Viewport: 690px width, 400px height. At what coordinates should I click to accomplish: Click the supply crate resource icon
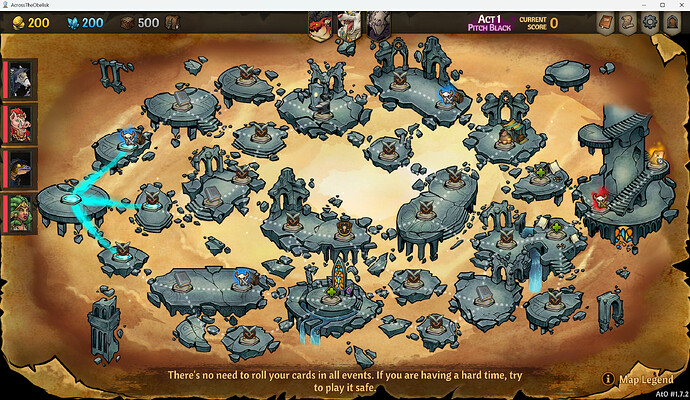(127, 23)
